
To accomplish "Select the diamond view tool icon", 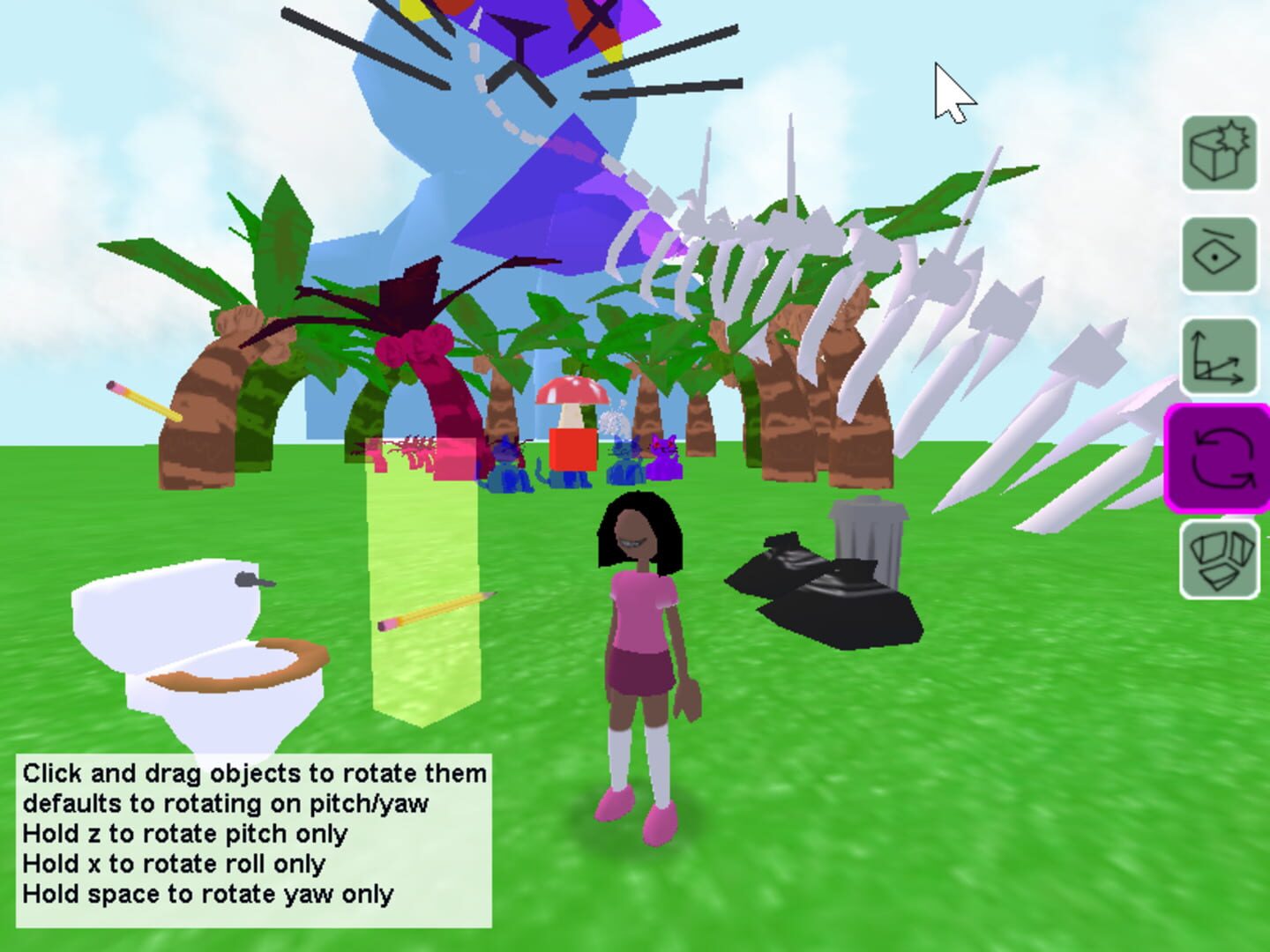I will (1218, 257).
